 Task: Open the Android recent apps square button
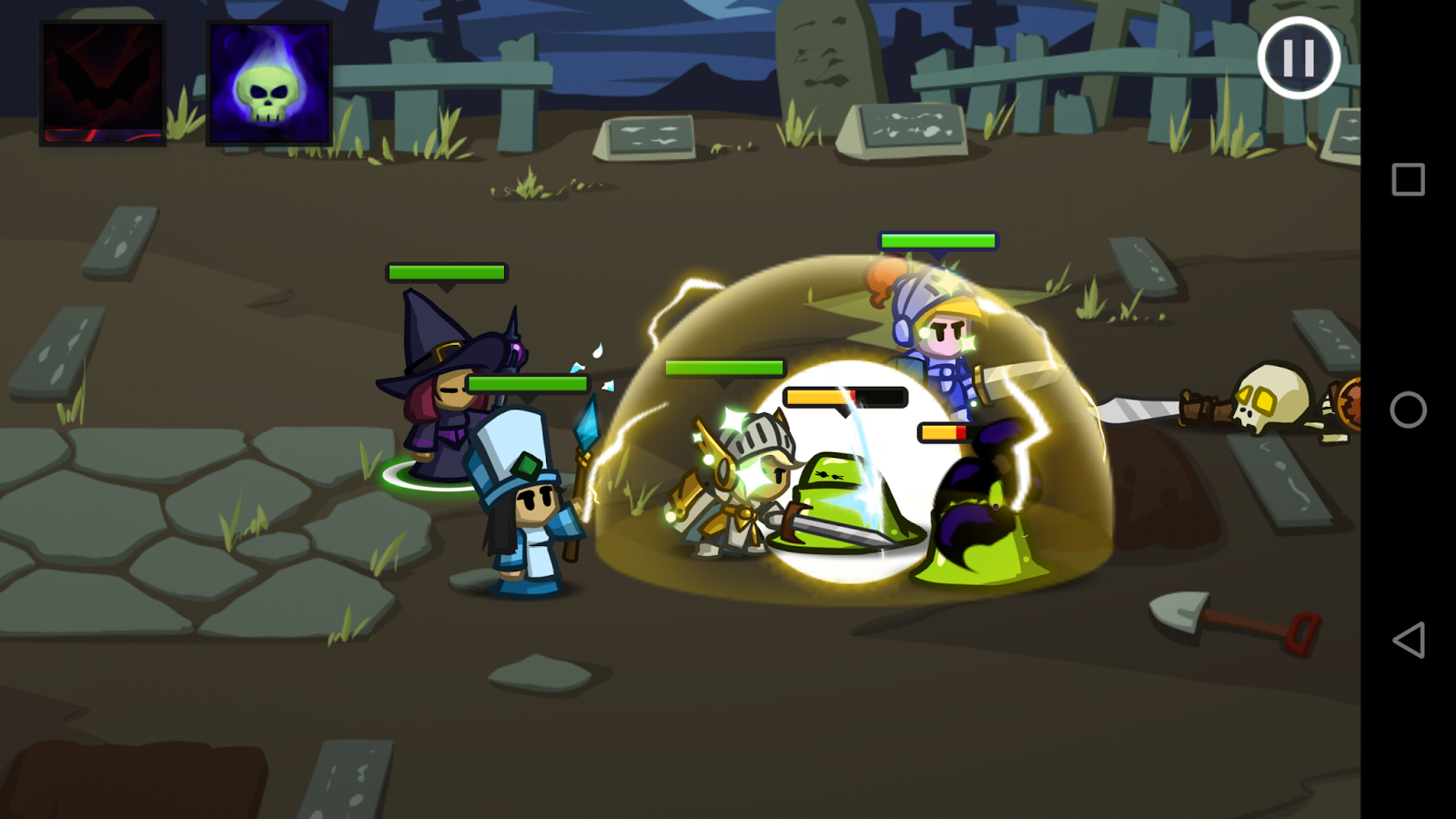pyautogui.click(x=1406, y=178)
